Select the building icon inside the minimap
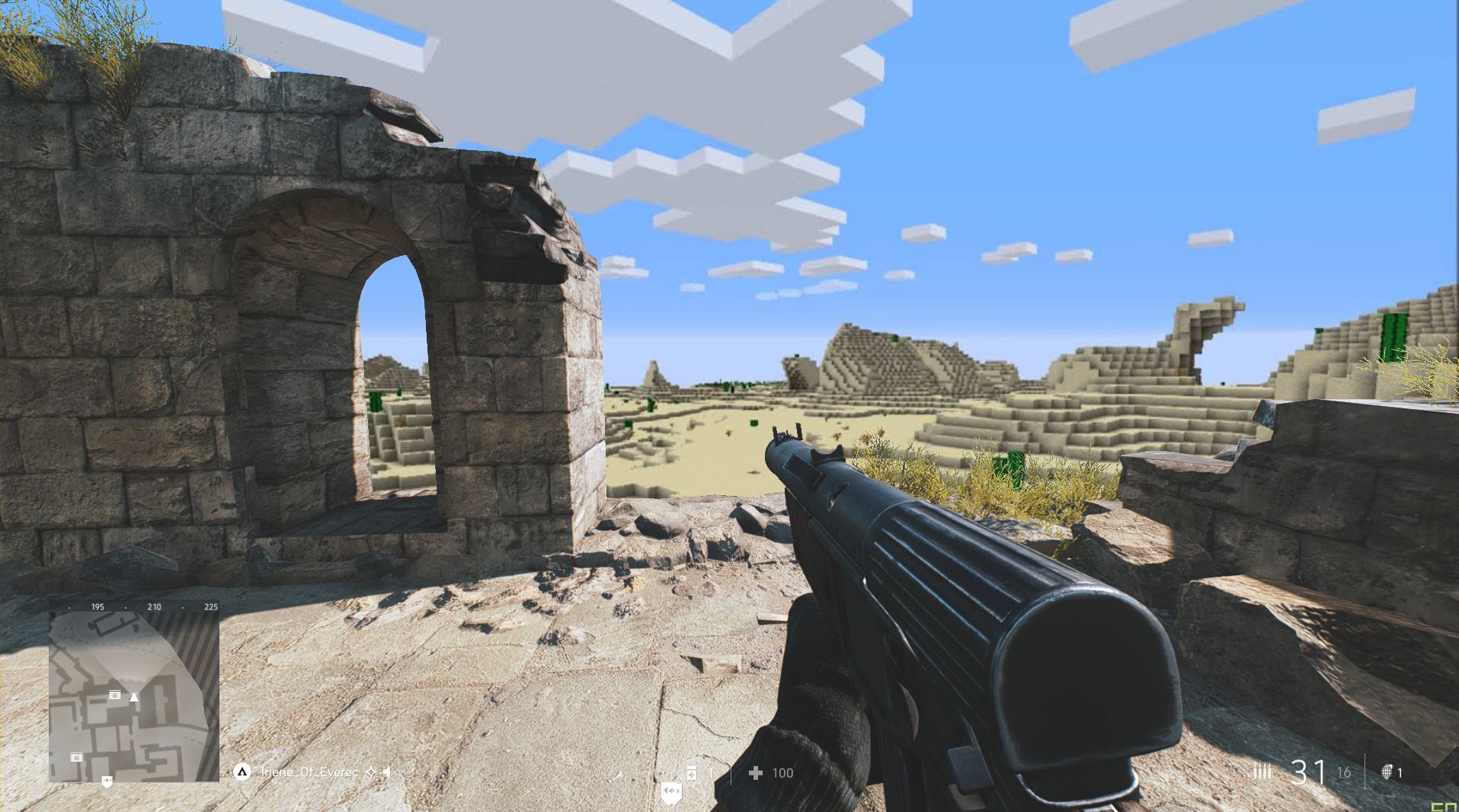Viewport: 1459px width, 812px height. point(115,695)
